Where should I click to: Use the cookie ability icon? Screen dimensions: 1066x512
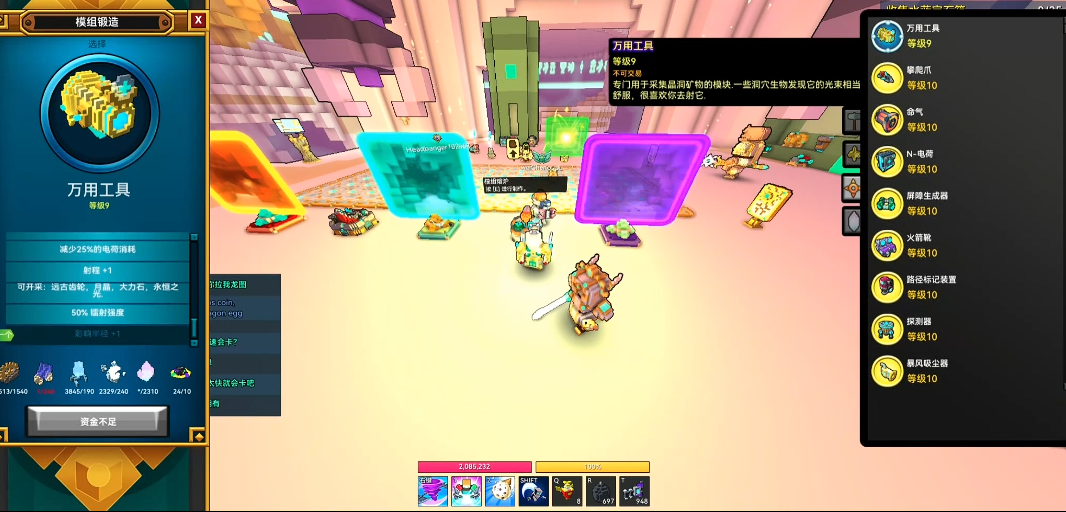(x=500, y=491)
